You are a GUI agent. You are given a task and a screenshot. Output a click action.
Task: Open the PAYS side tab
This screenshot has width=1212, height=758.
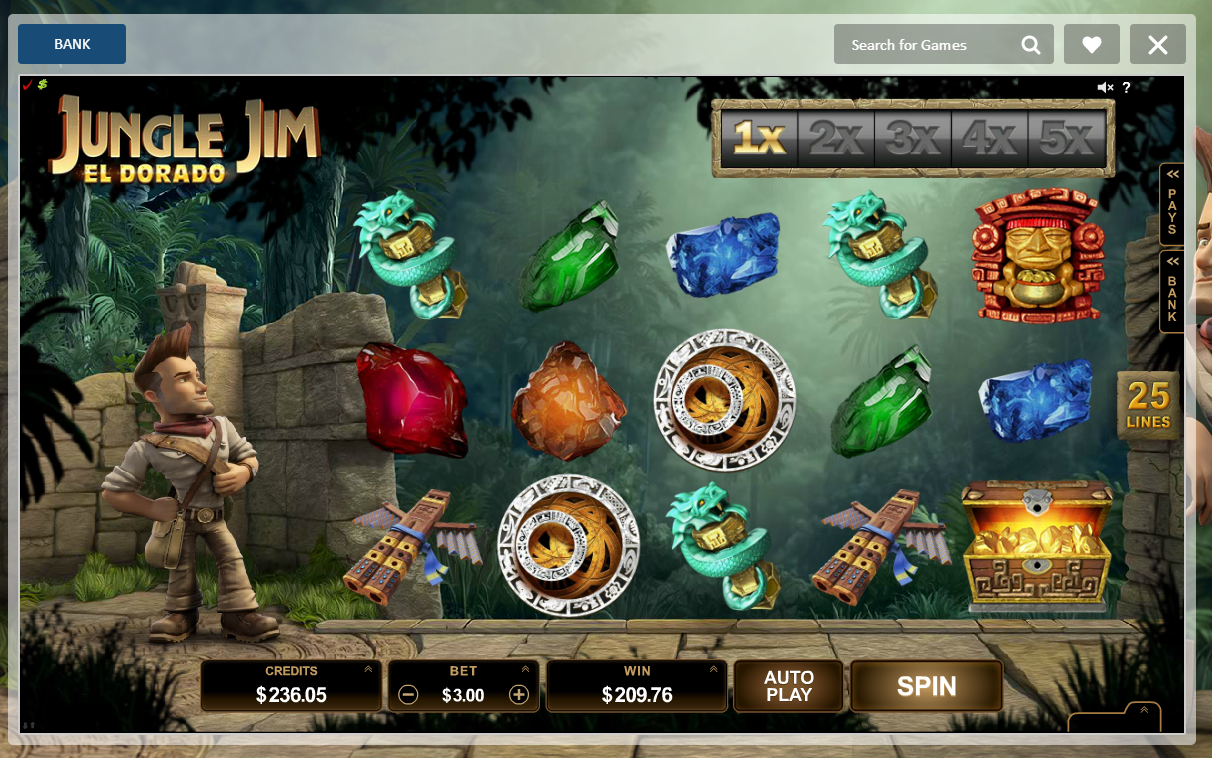[1172, 205]
